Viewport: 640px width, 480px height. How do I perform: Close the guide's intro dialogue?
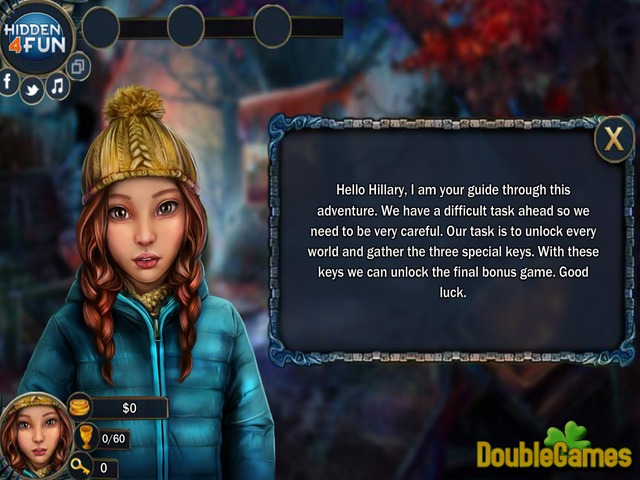613,139
